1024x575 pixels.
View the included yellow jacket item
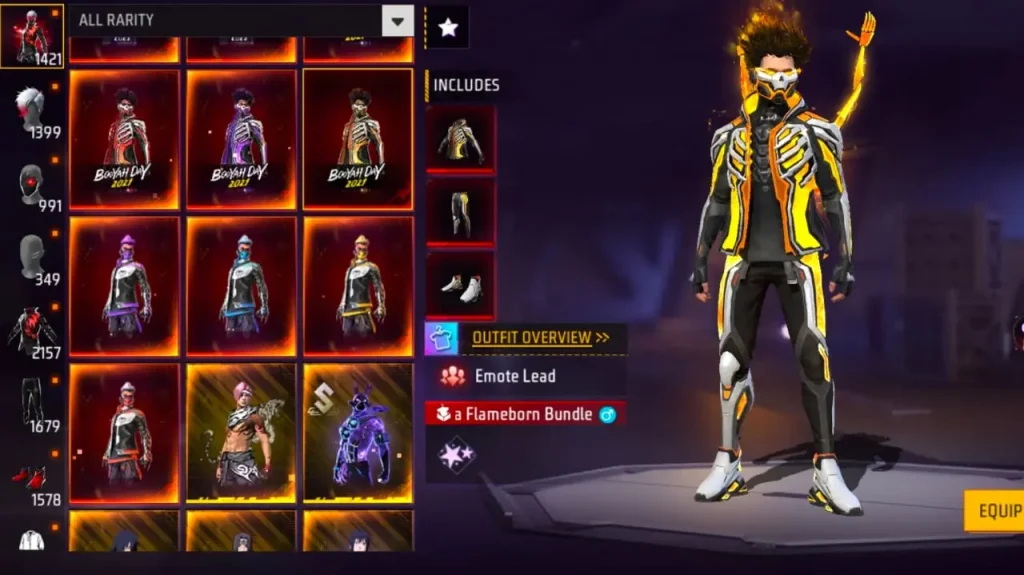[x=461, y=139]
